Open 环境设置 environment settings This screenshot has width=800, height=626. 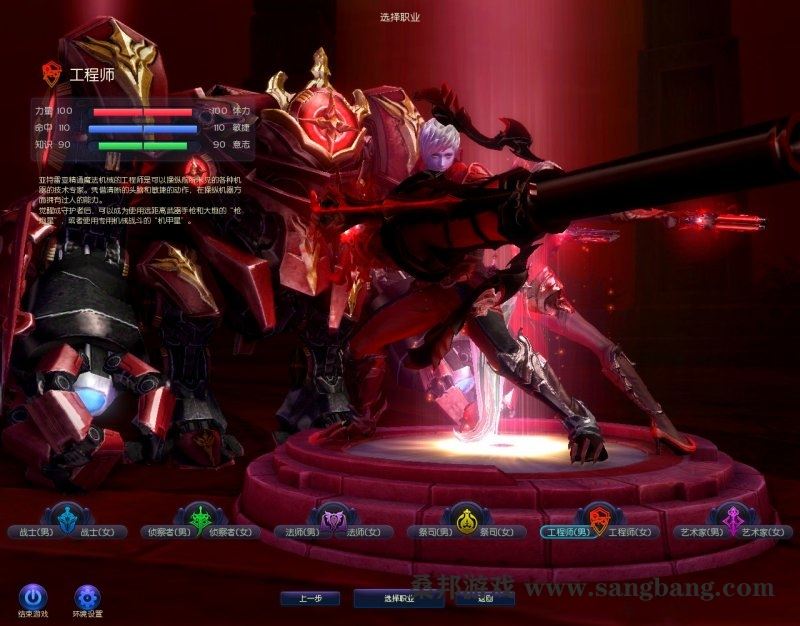(87, 597)
